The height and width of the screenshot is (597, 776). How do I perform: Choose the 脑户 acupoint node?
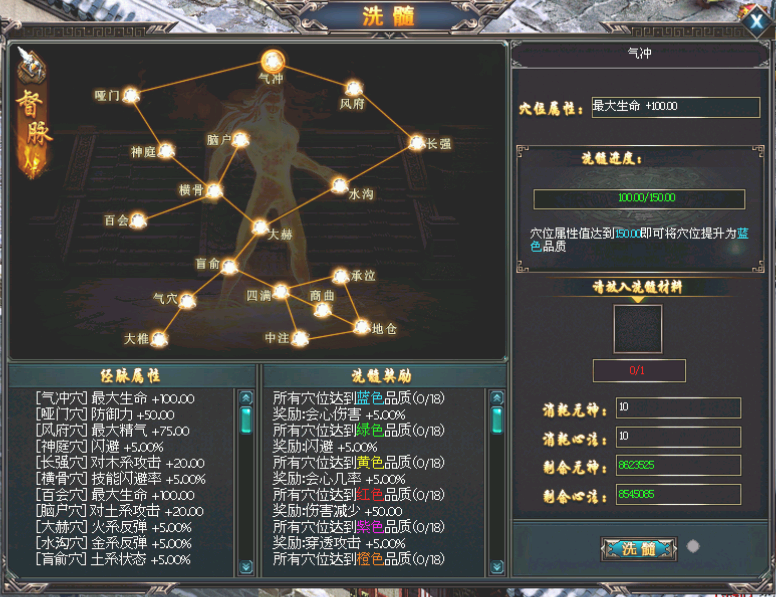(240, 140)
